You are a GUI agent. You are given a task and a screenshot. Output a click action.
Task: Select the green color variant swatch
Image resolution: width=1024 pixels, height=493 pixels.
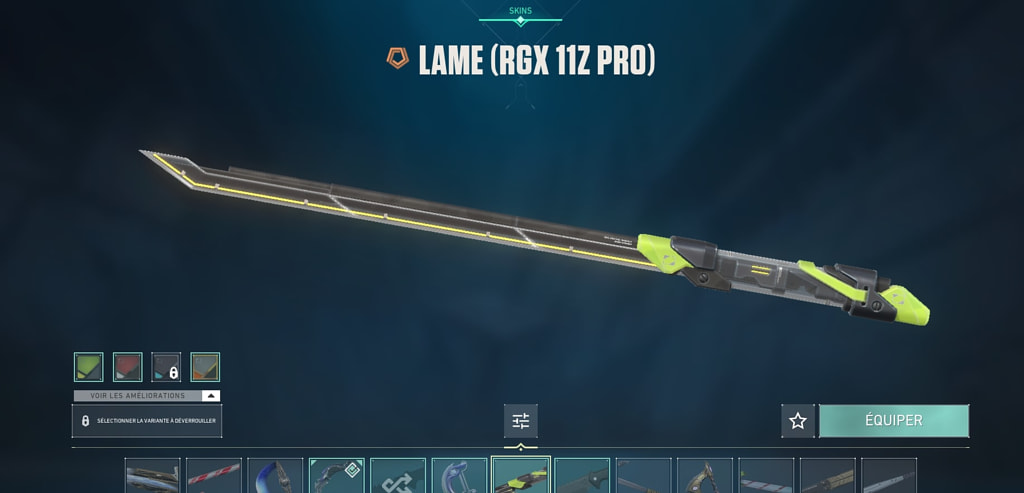(x=88, y=367)
